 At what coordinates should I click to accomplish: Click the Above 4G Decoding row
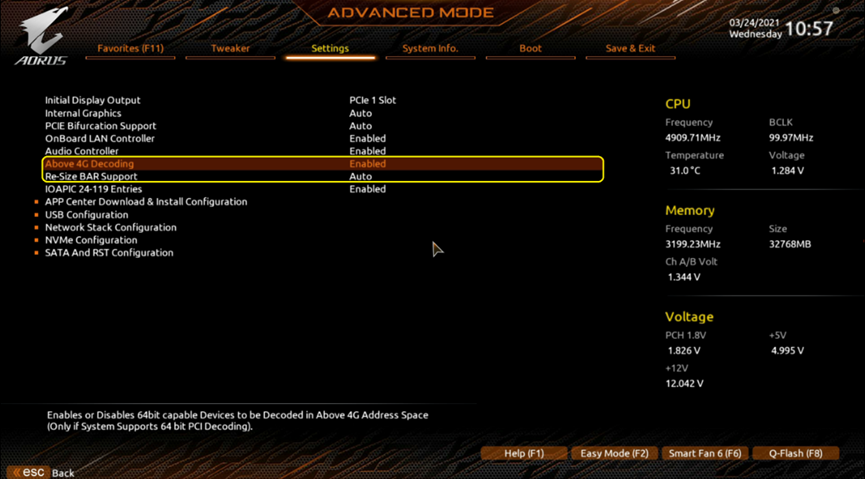(89, 164)
